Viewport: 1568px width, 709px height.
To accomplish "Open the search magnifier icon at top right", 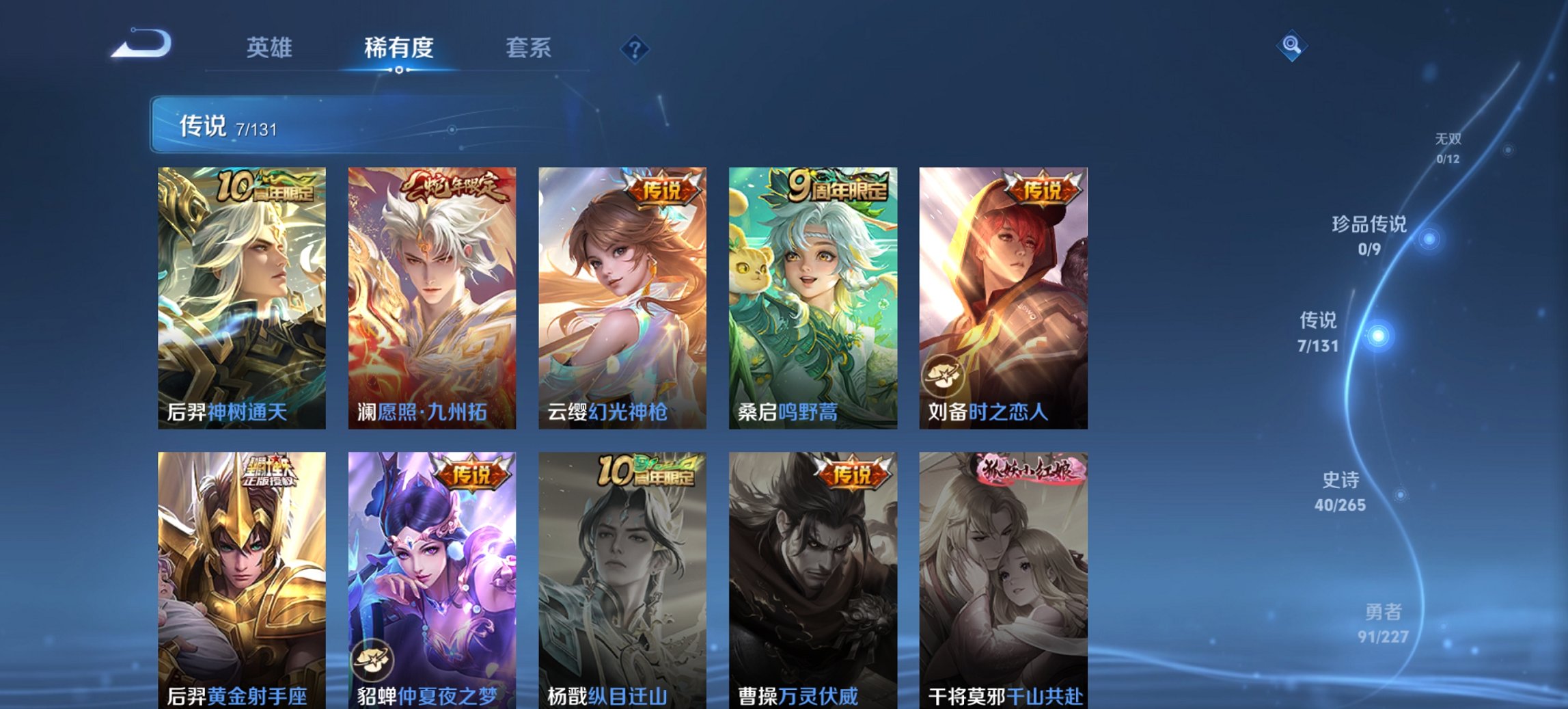I will point(1291,48).
